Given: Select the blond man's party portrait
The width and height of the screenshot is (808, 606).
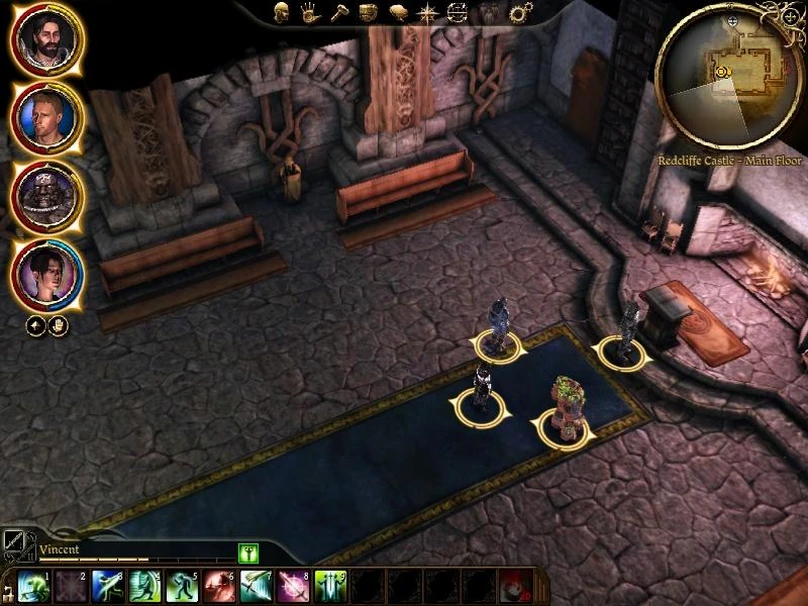Looking at the screenshot, I should pyautogui.click(x=47, y=118).
